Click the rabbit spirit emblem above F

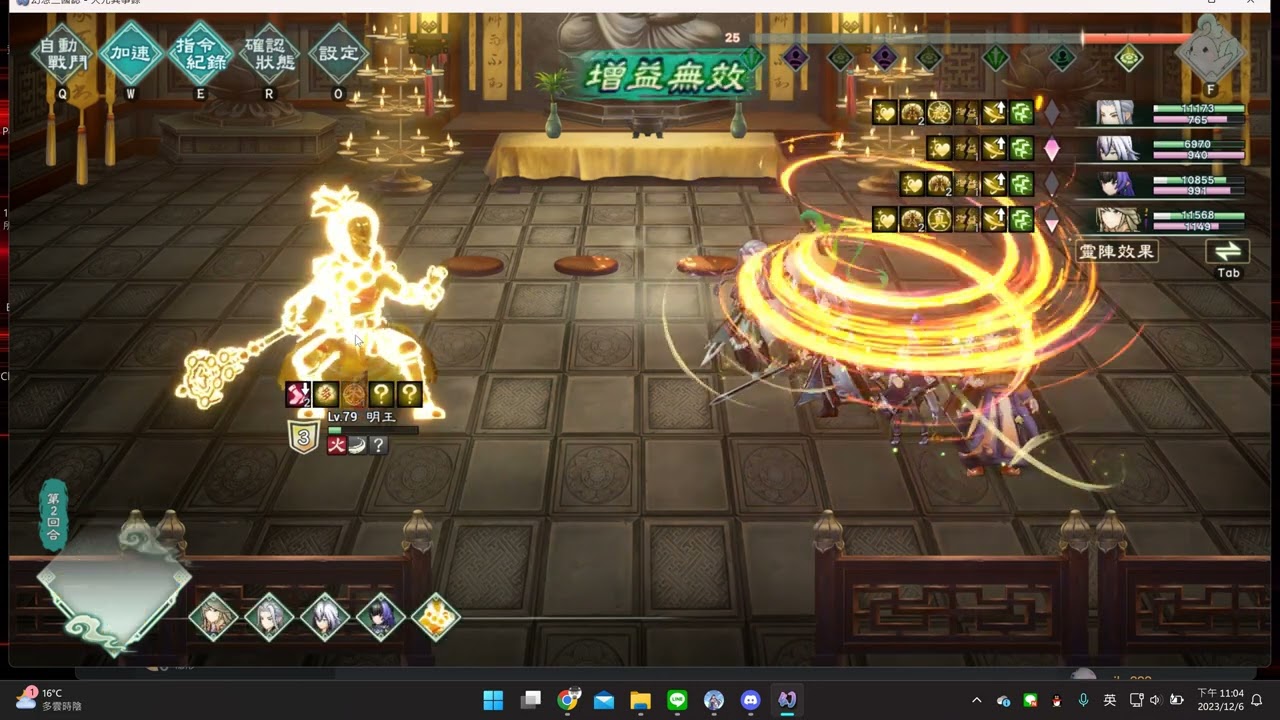coord(1211,48)
